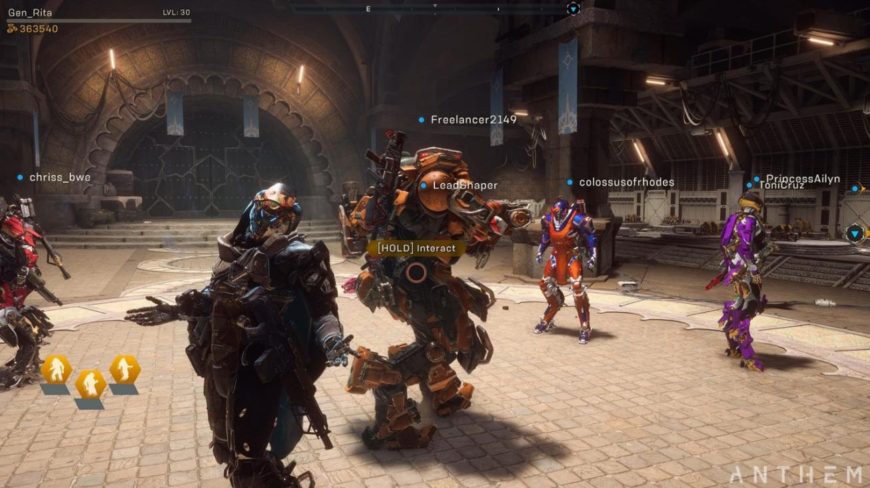Pick the PrincessAilyn player nameplate

802,178
